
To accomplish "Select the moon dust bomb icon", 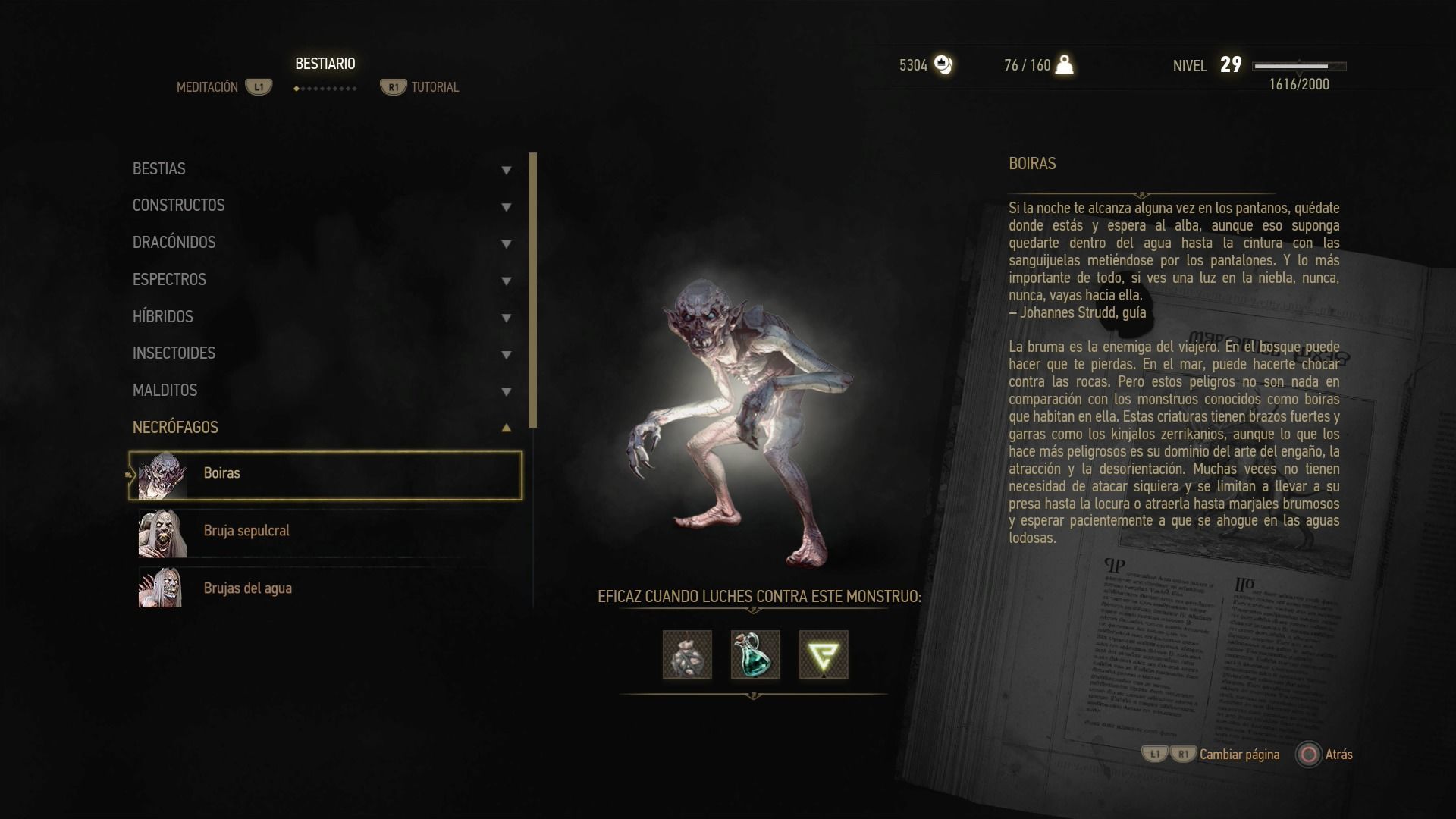I will tap(687, 655).
